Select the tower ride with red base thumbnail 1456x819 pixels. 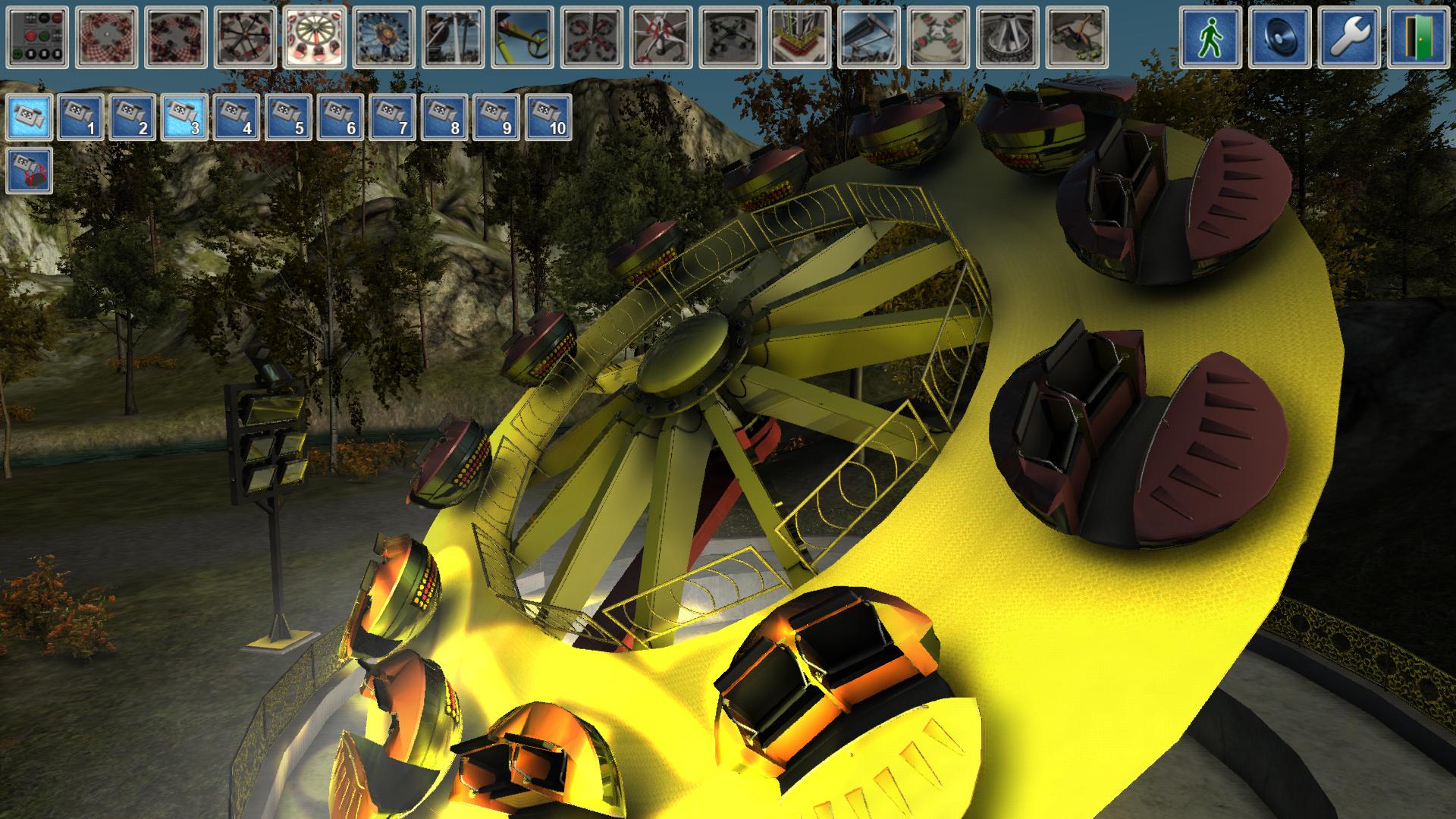click(799, 37)
